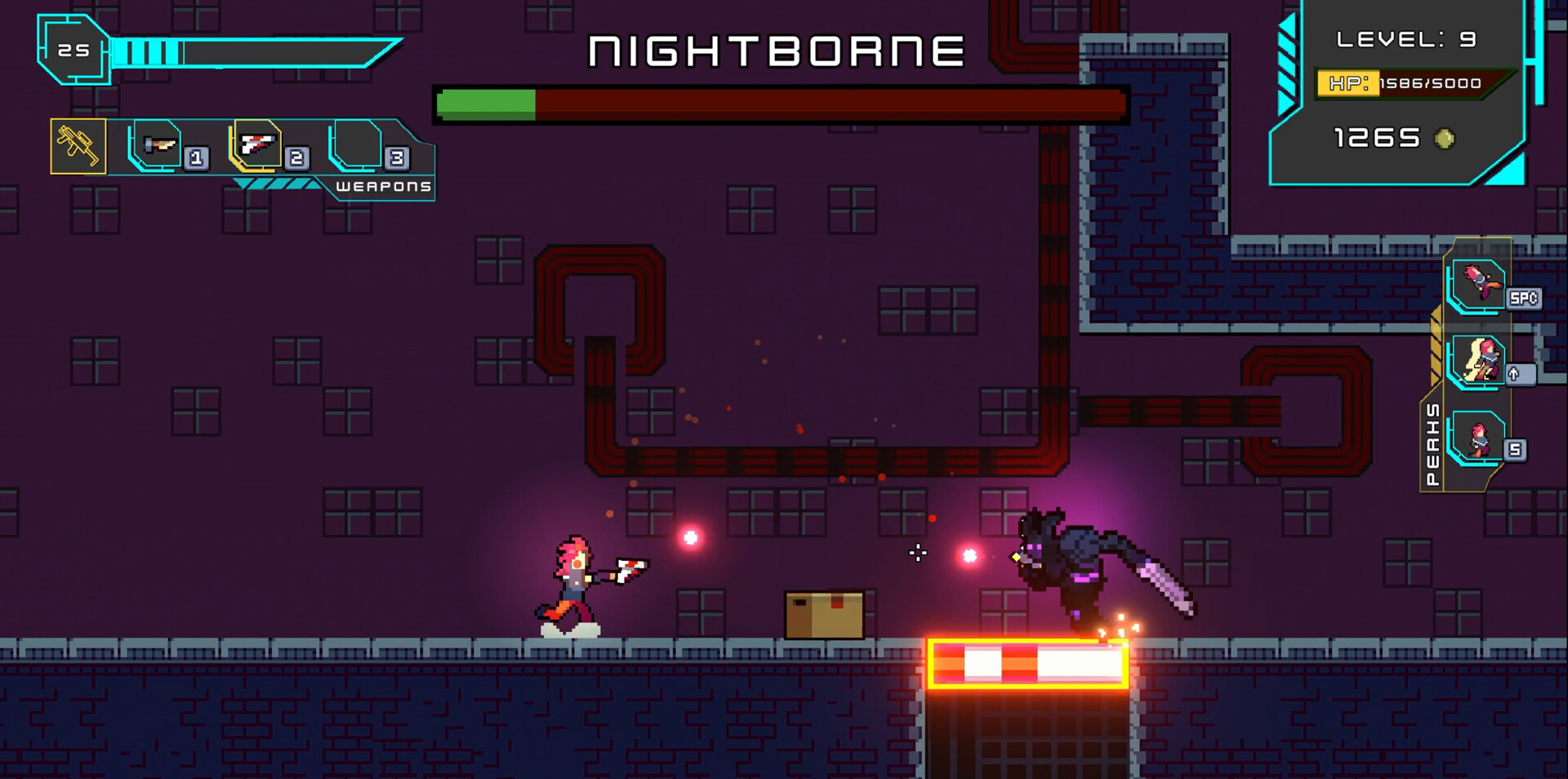Click the HP 1586/5000 readout
1568x779 pixels.
pyautogui.click(x=1425, y=82)
